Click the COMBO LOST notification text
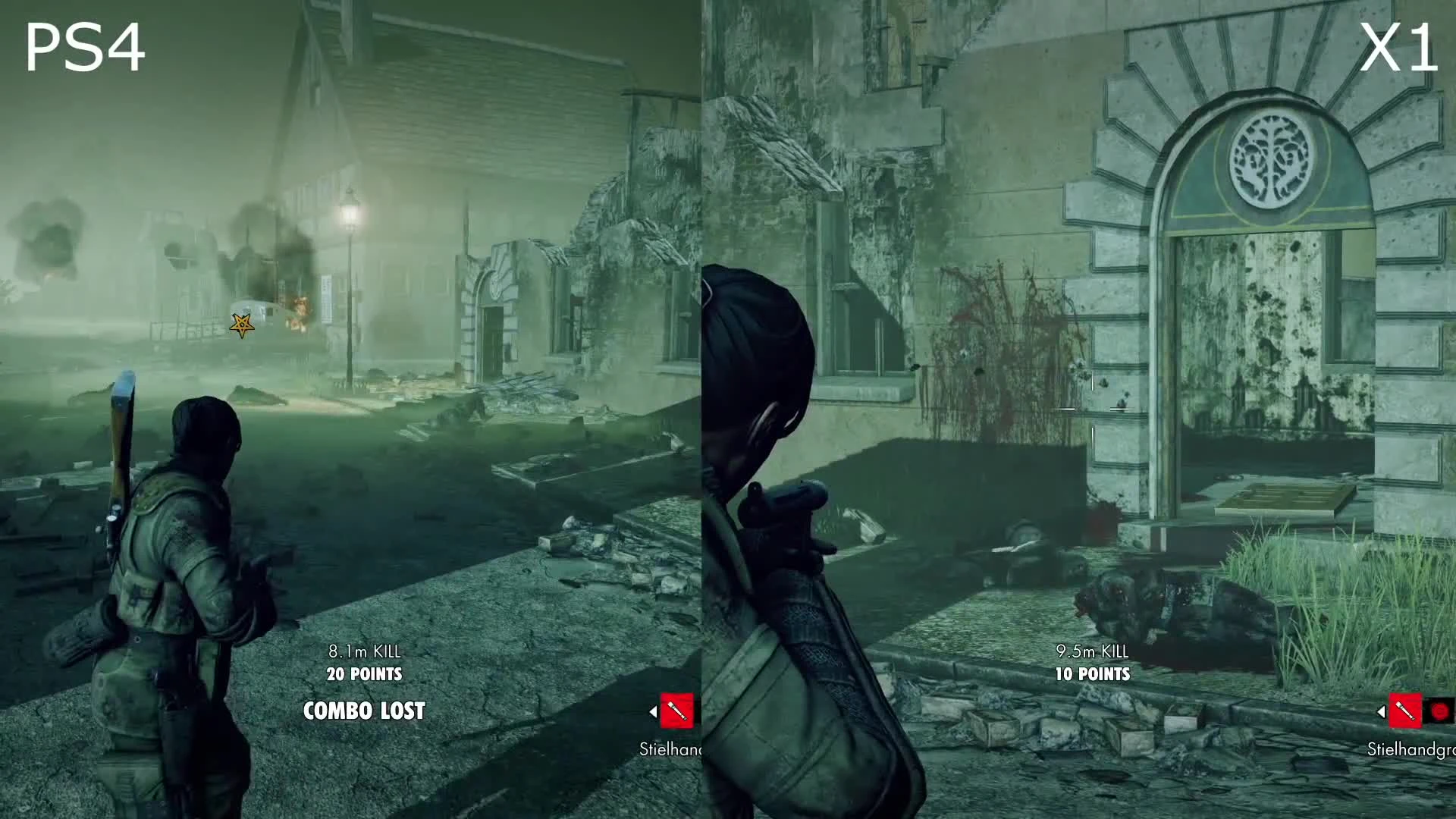The height and width of the screenshot is (819, 1456). pos(364,711)
